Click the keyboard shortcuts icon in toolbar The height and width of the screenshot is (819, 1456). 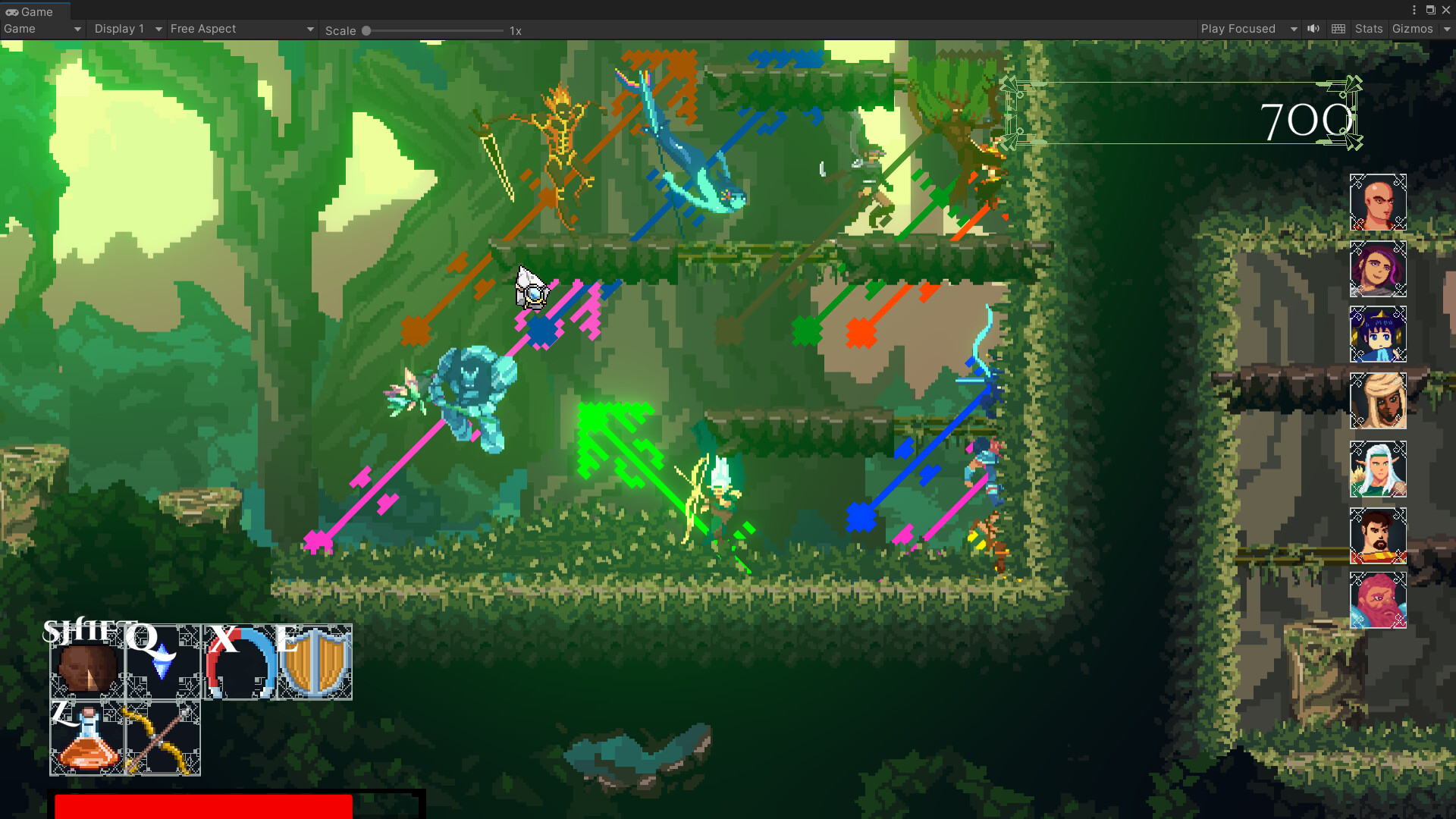click(1338, 29)
